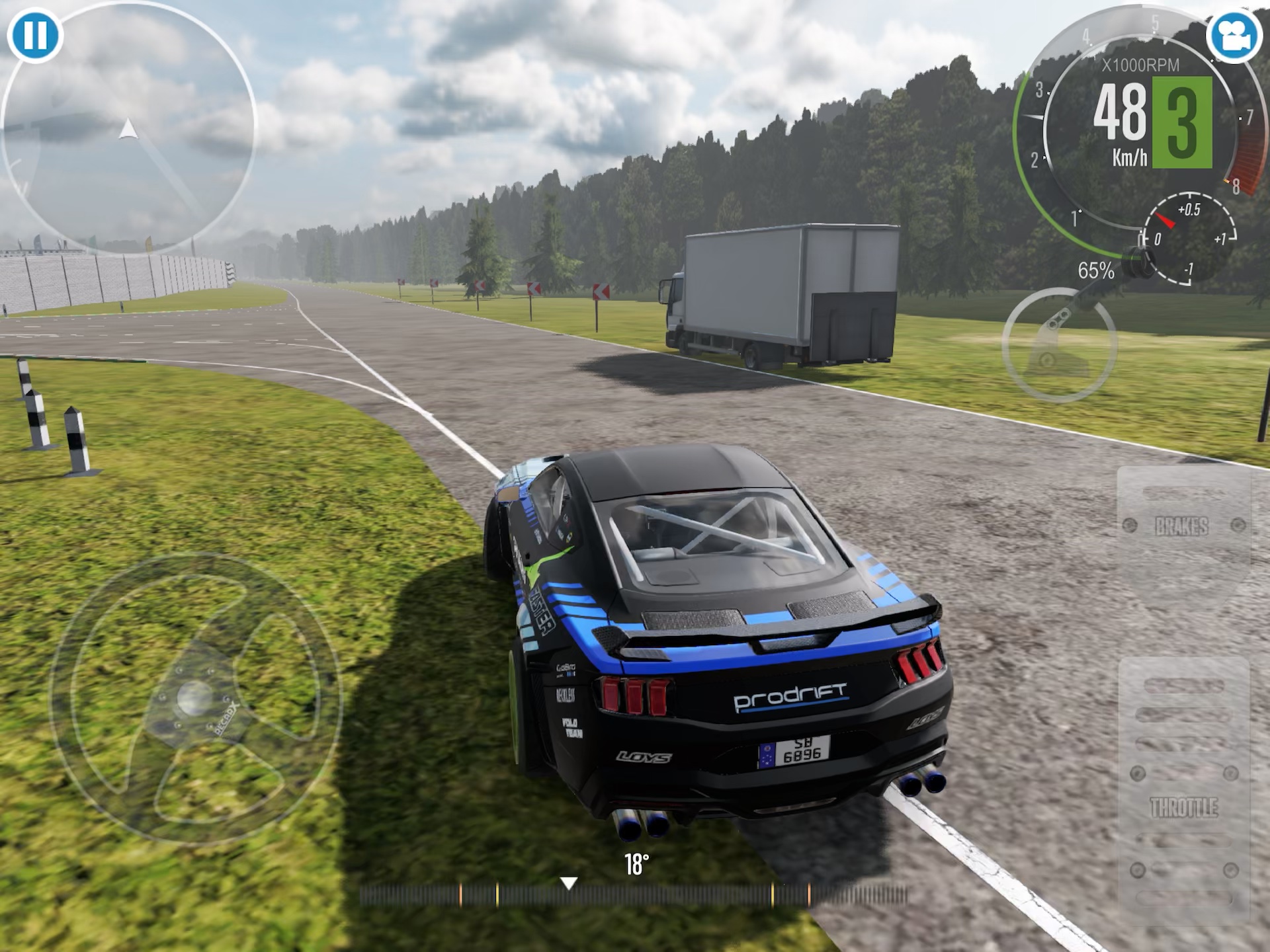Grab the on-screen steering wheel

click(x=195, y=697)
